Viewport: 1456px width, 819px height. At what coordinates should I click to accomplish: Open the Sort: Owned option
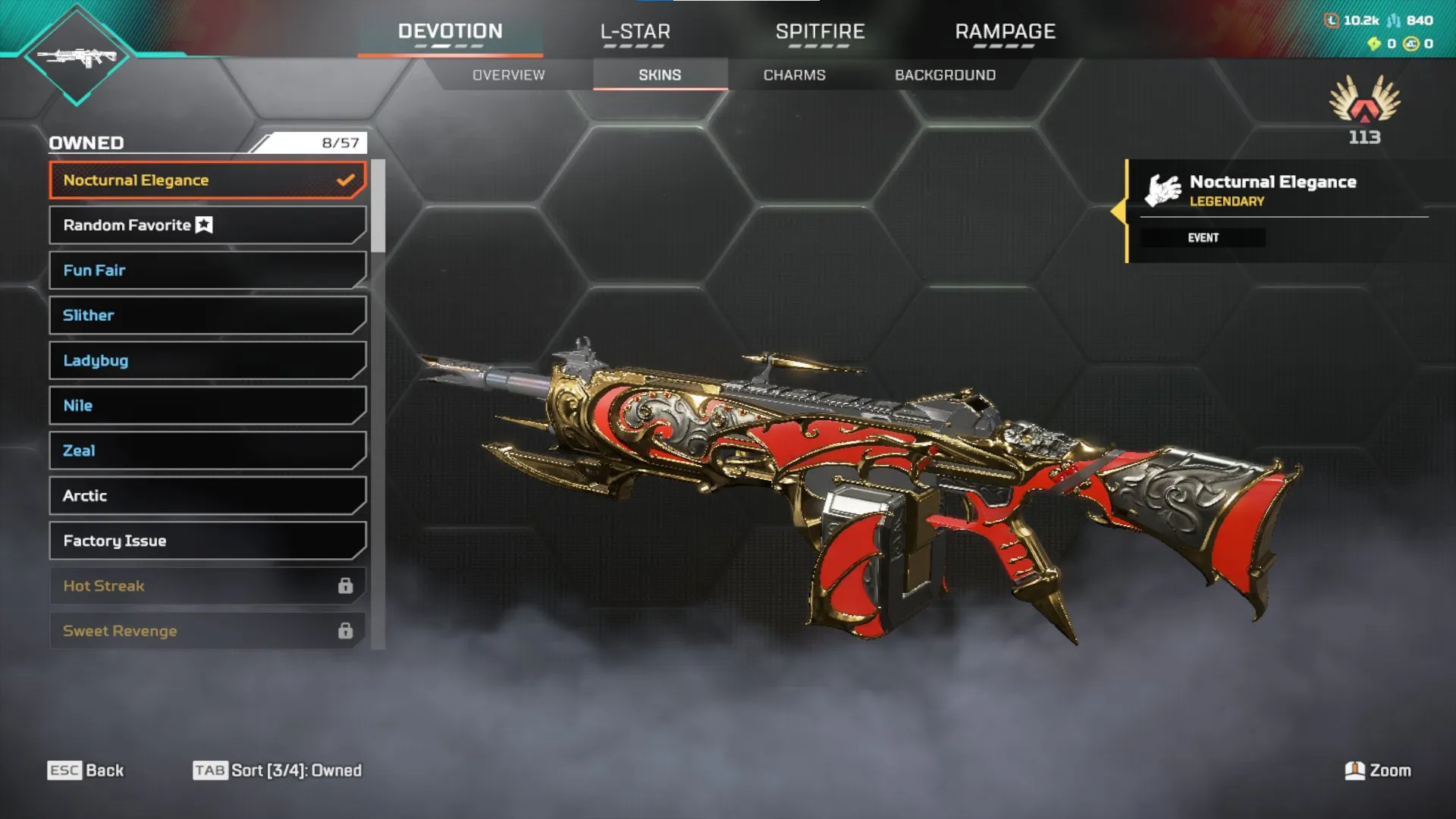278,770
